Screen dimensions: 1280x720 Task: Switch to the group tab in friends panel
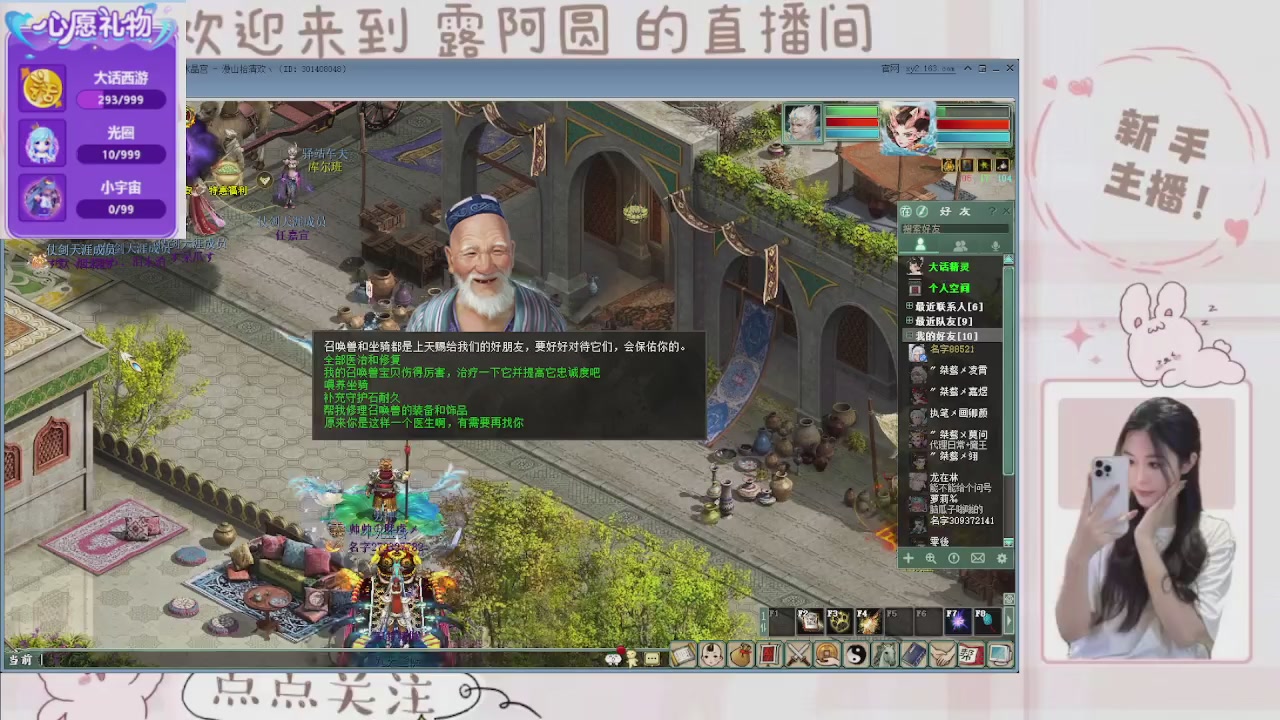[961, 245]
